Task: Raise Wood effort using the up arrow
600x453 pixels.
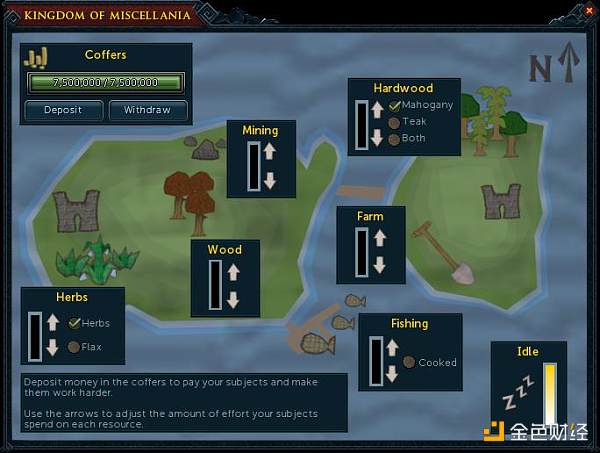Action: (233, 272)
